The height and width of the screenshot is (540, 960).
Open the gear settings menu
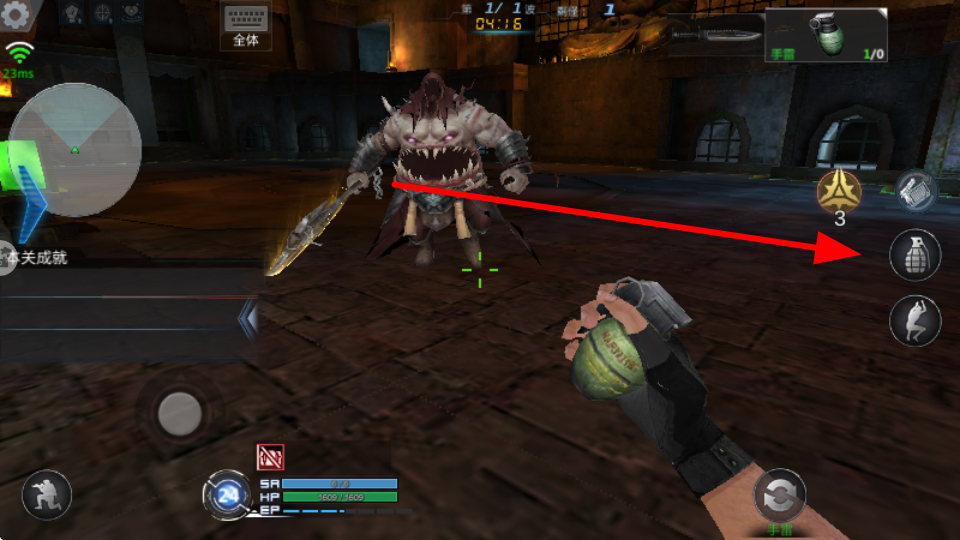pyautogui.click(x=17, y=14)
